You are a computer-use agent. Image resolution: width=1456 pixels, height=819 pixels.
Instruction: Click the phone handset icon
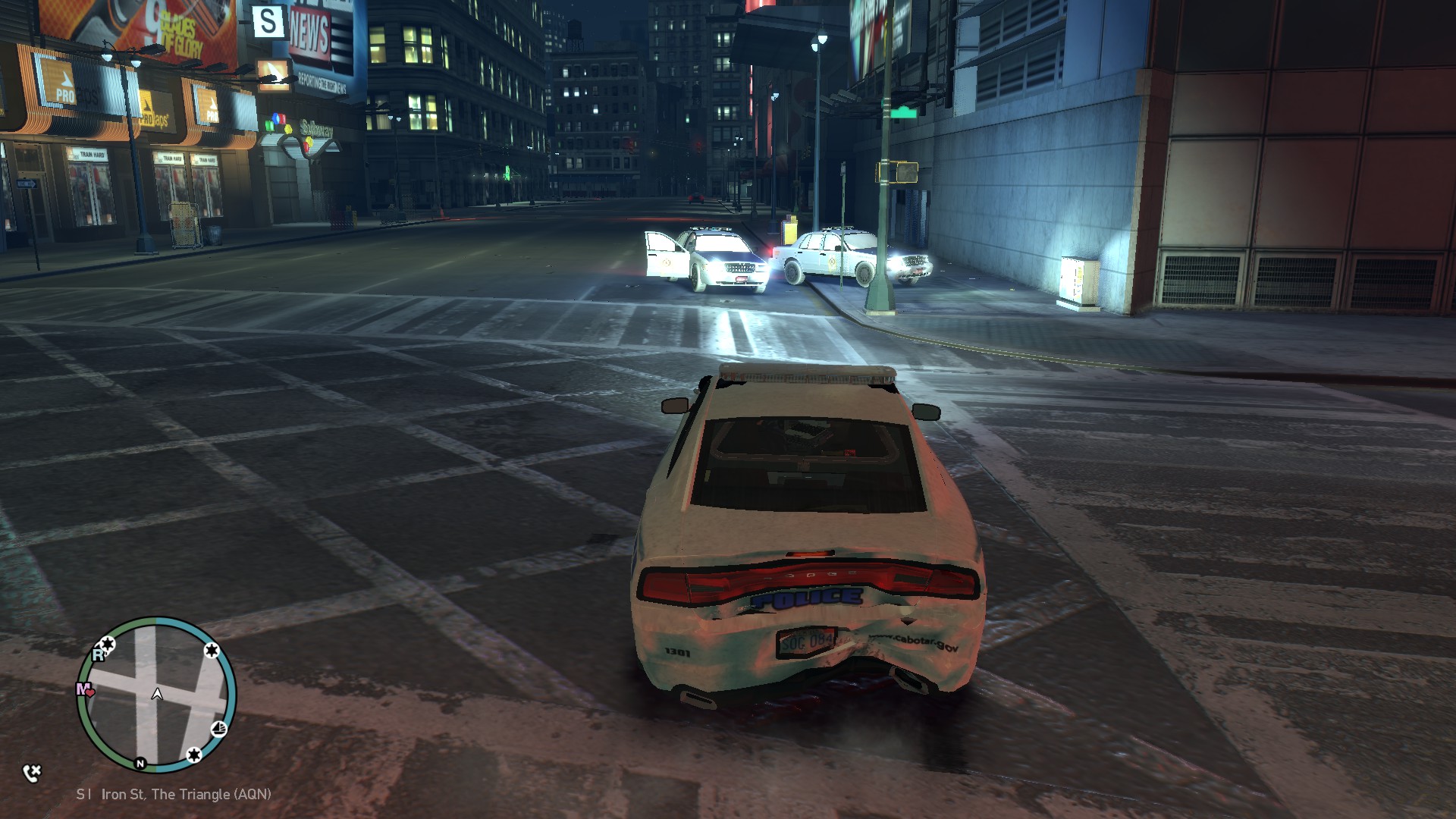coord(32,773)
